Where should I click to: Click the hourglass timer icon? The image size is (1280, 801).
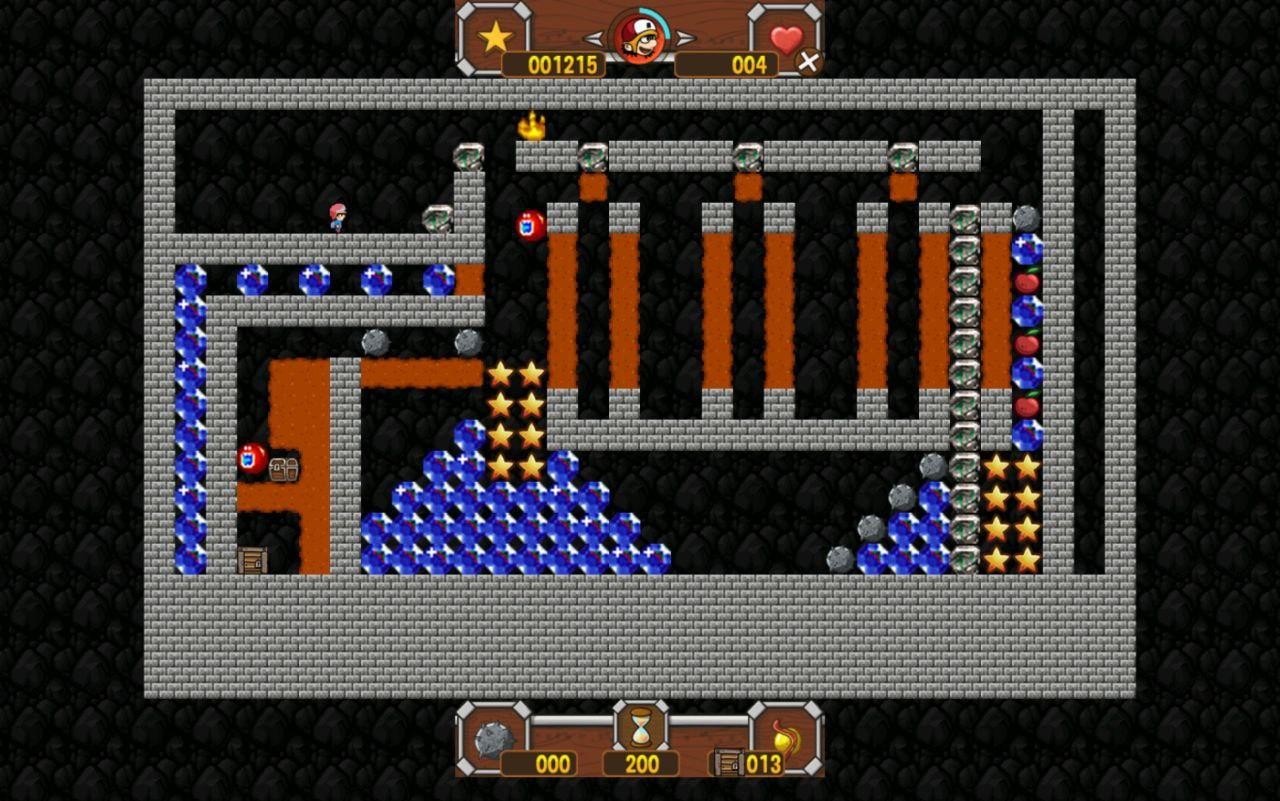click(640, 726)
